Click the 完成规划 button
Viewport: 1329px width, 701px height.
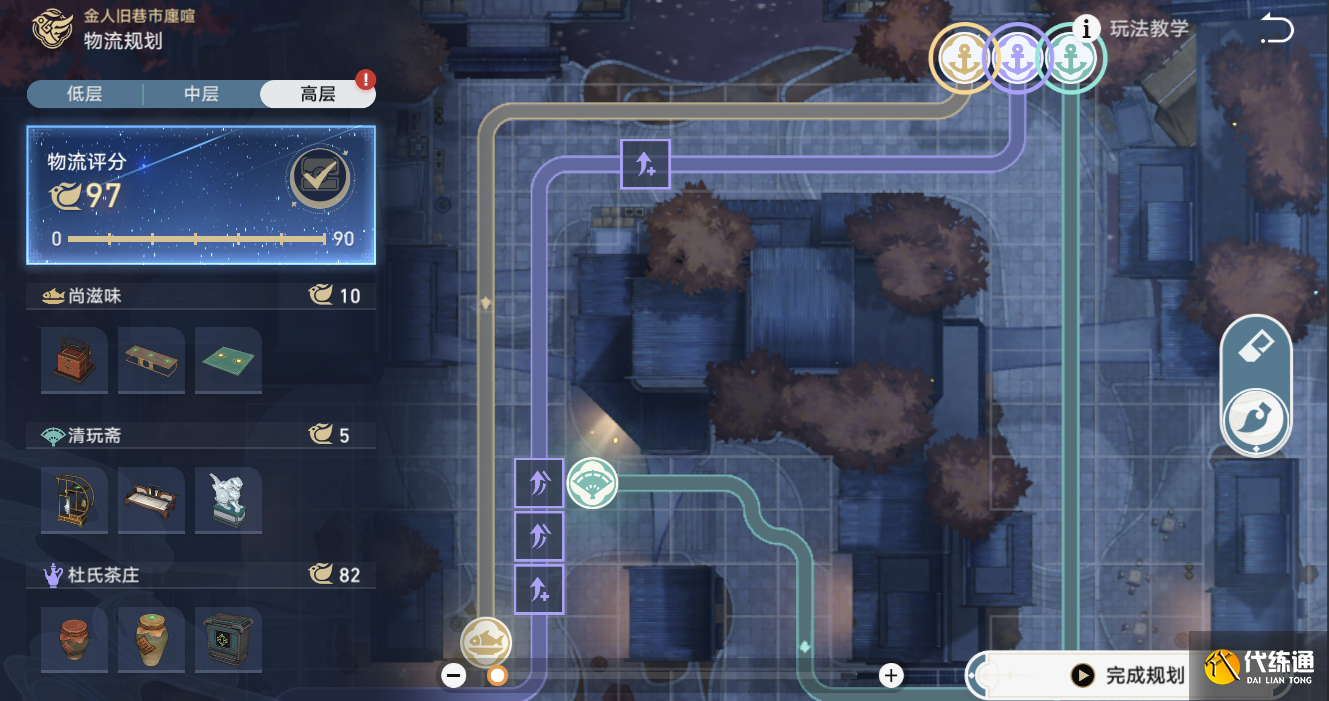point(1130,676)
